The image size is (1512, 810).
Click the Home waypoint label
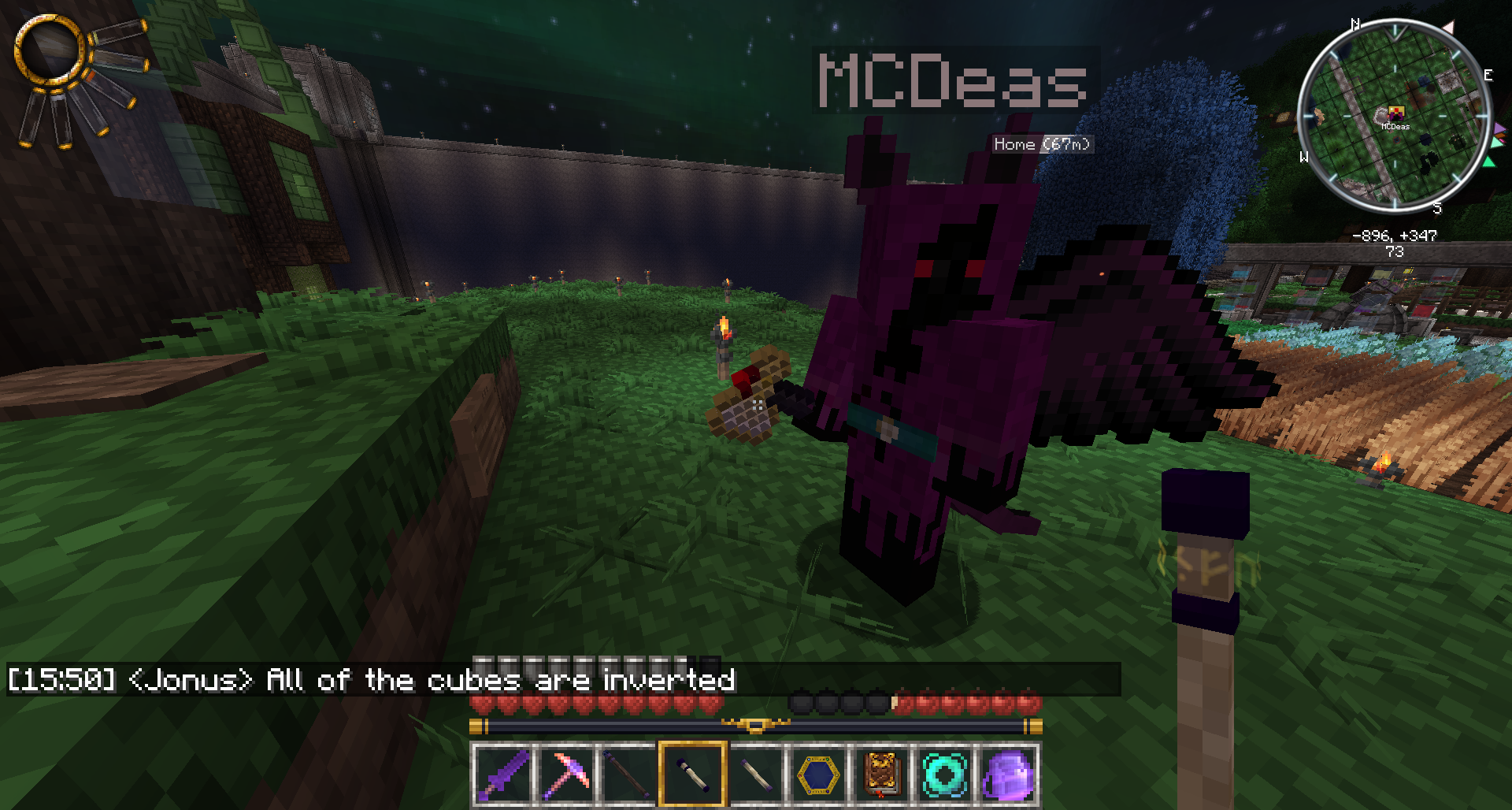click(1041, 144)
